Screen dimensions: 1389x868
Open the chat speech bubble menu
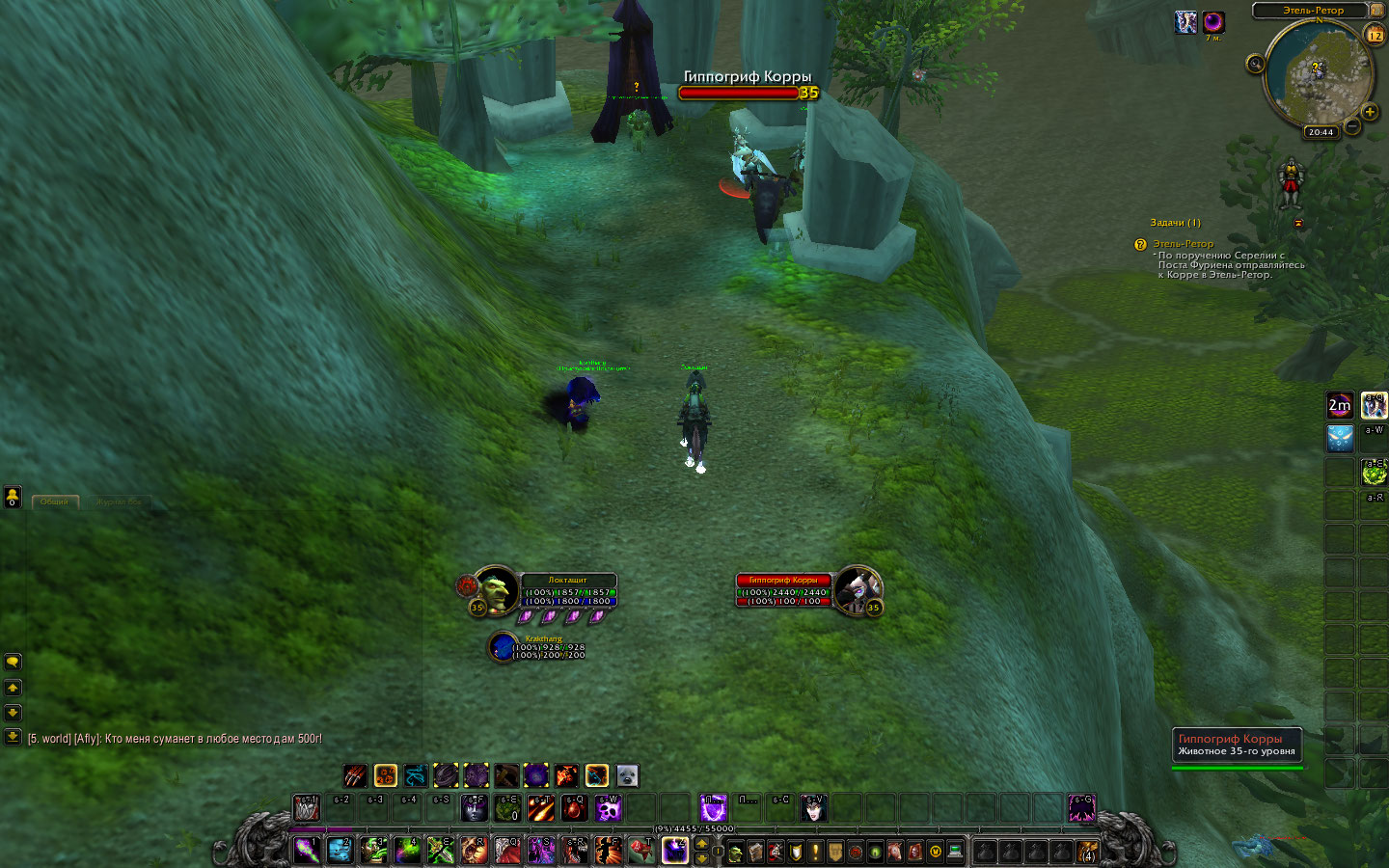point(13,662)
